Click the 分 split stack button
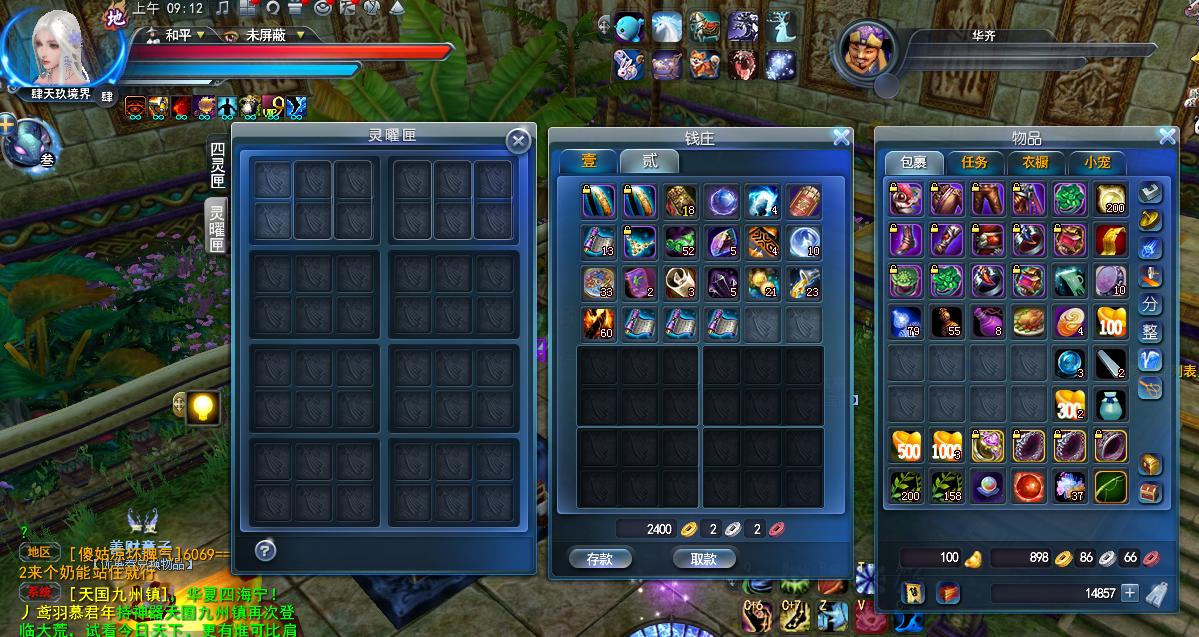 pos(1151,305)
